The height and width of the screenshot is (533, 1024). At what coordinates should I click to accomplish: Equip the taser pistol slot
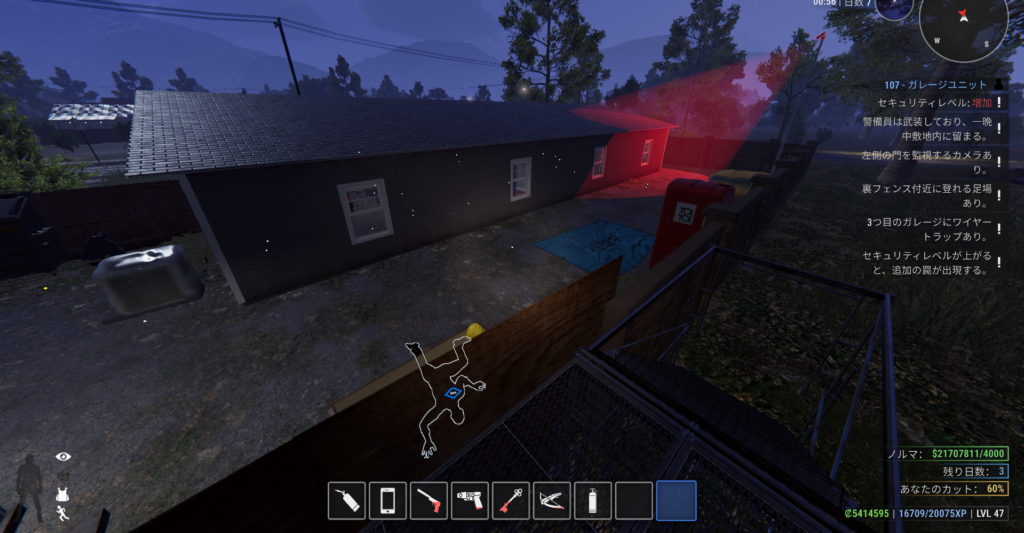(x=470, y=500)
